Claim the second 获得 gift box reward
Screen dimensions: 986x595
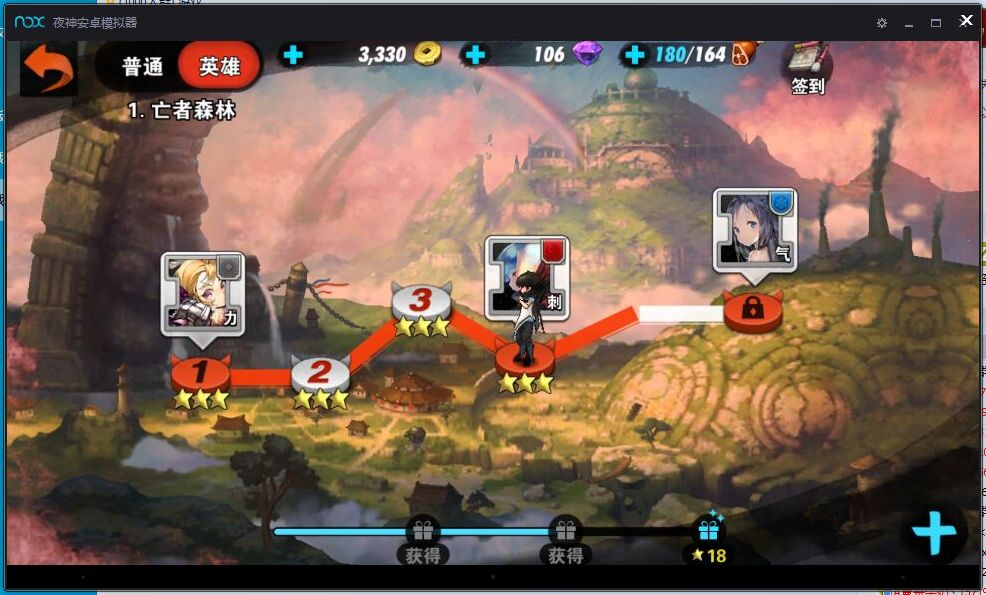pyautogui.click(x=565, y=540)
